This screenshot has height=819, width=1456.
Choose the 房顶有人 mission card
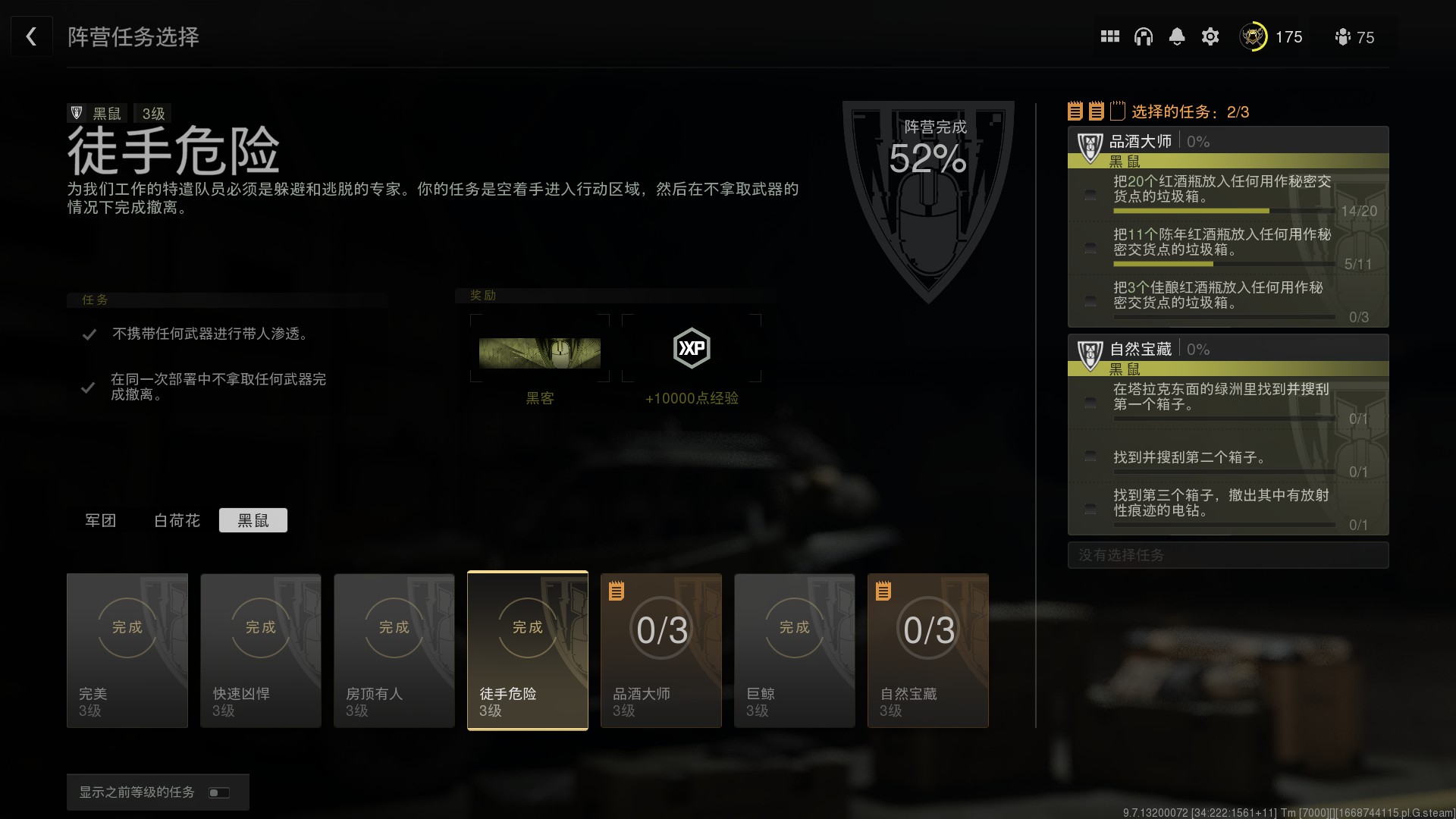pyautogui.click(x=394, y=651)
